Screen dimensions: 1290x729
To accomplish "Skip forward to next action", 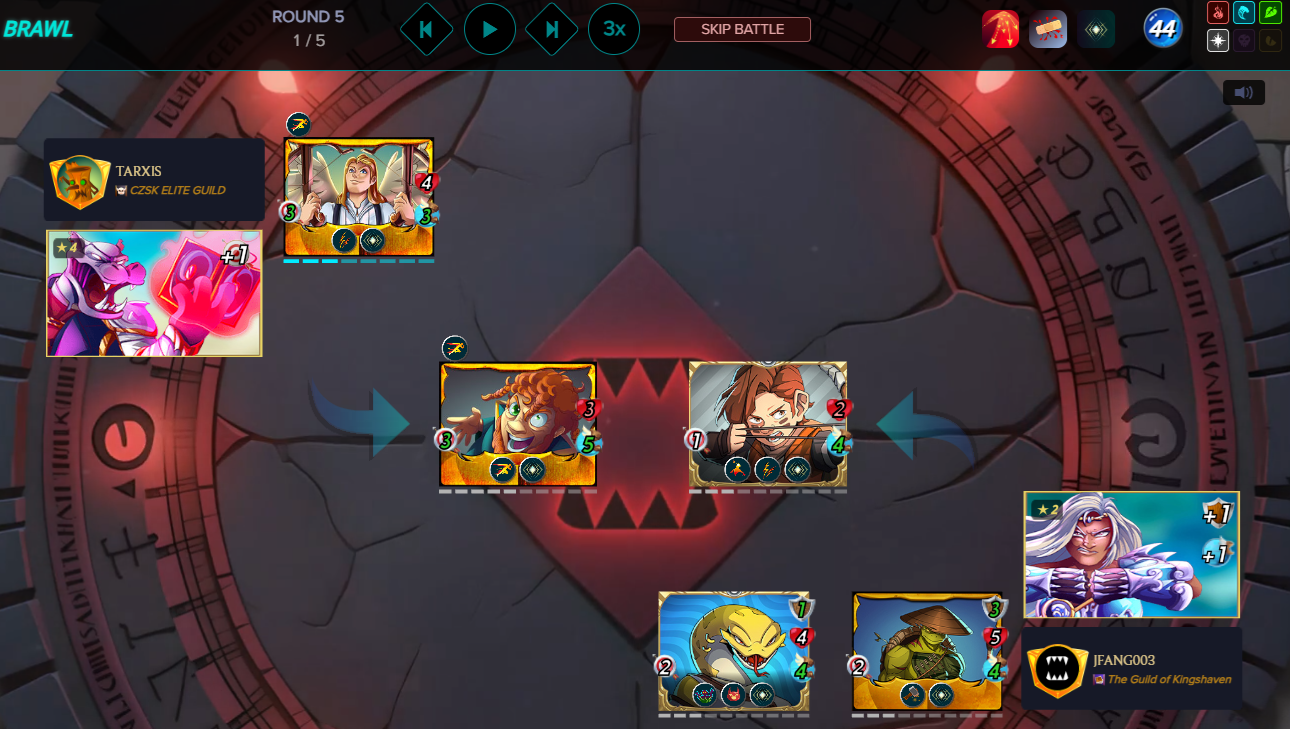I will point(552,29).
